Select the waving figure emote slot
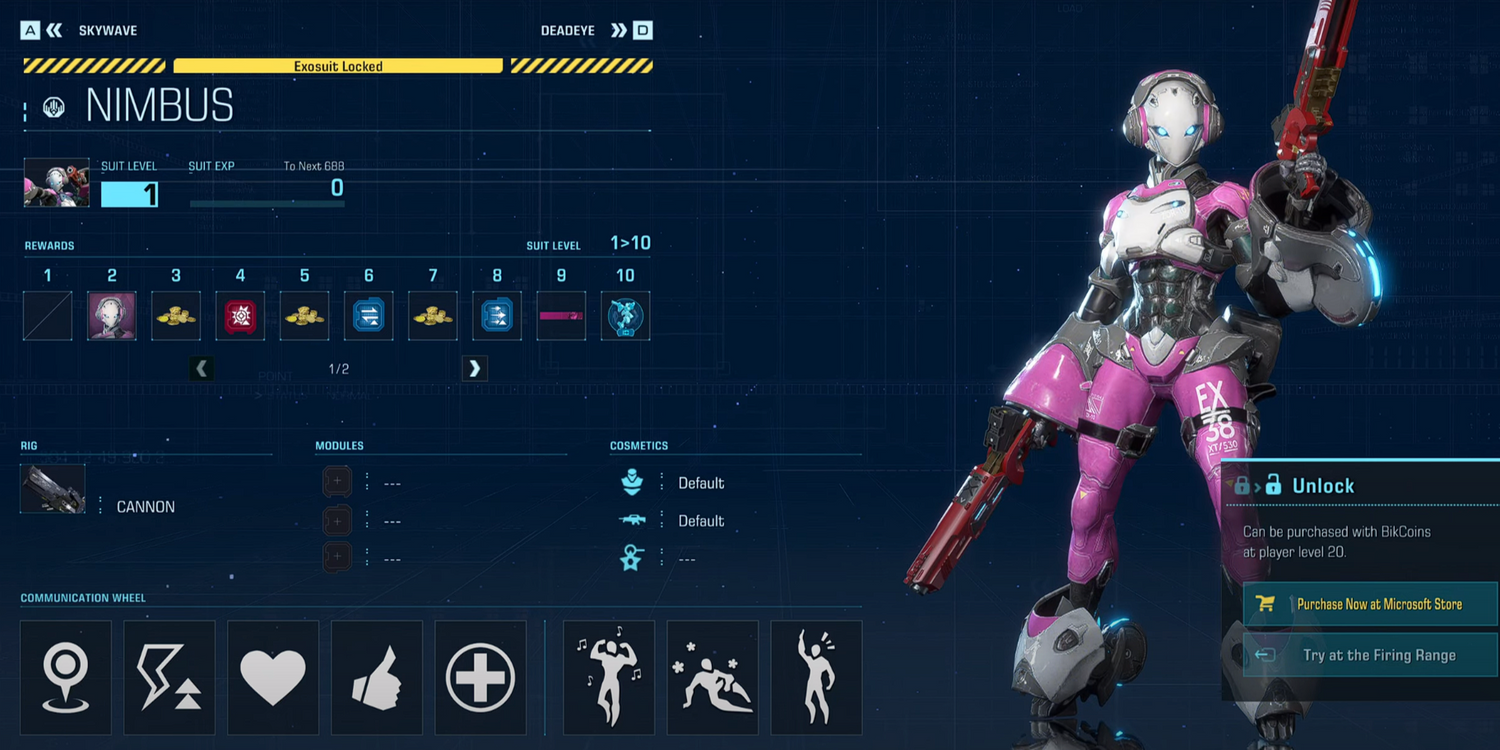1500x750 pixels. pos(817,678)
